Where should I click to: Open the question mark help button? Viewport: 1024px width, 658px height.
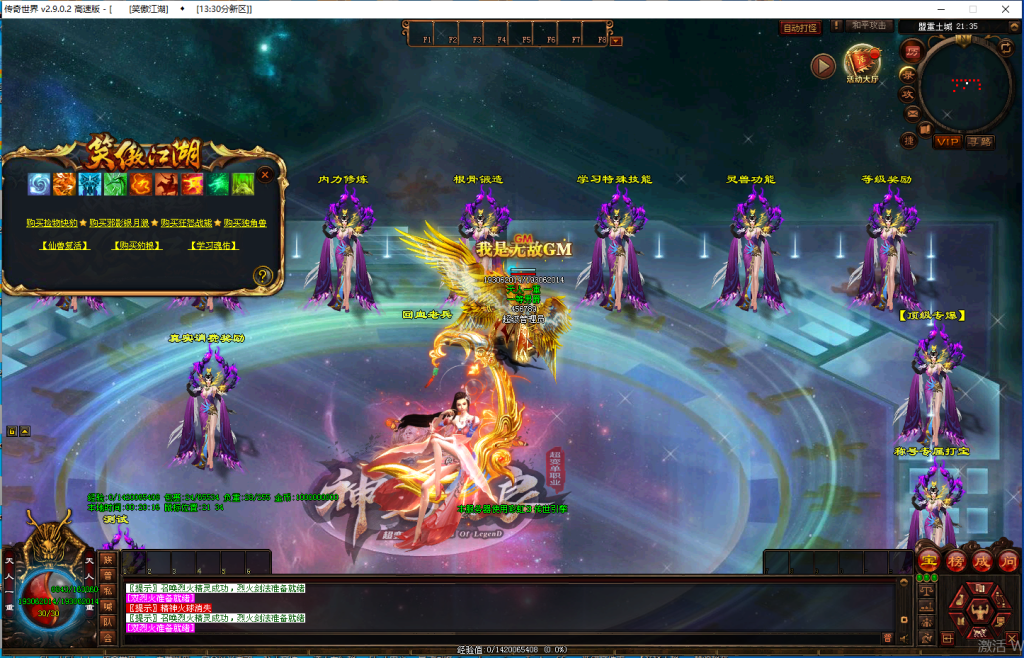263,275
